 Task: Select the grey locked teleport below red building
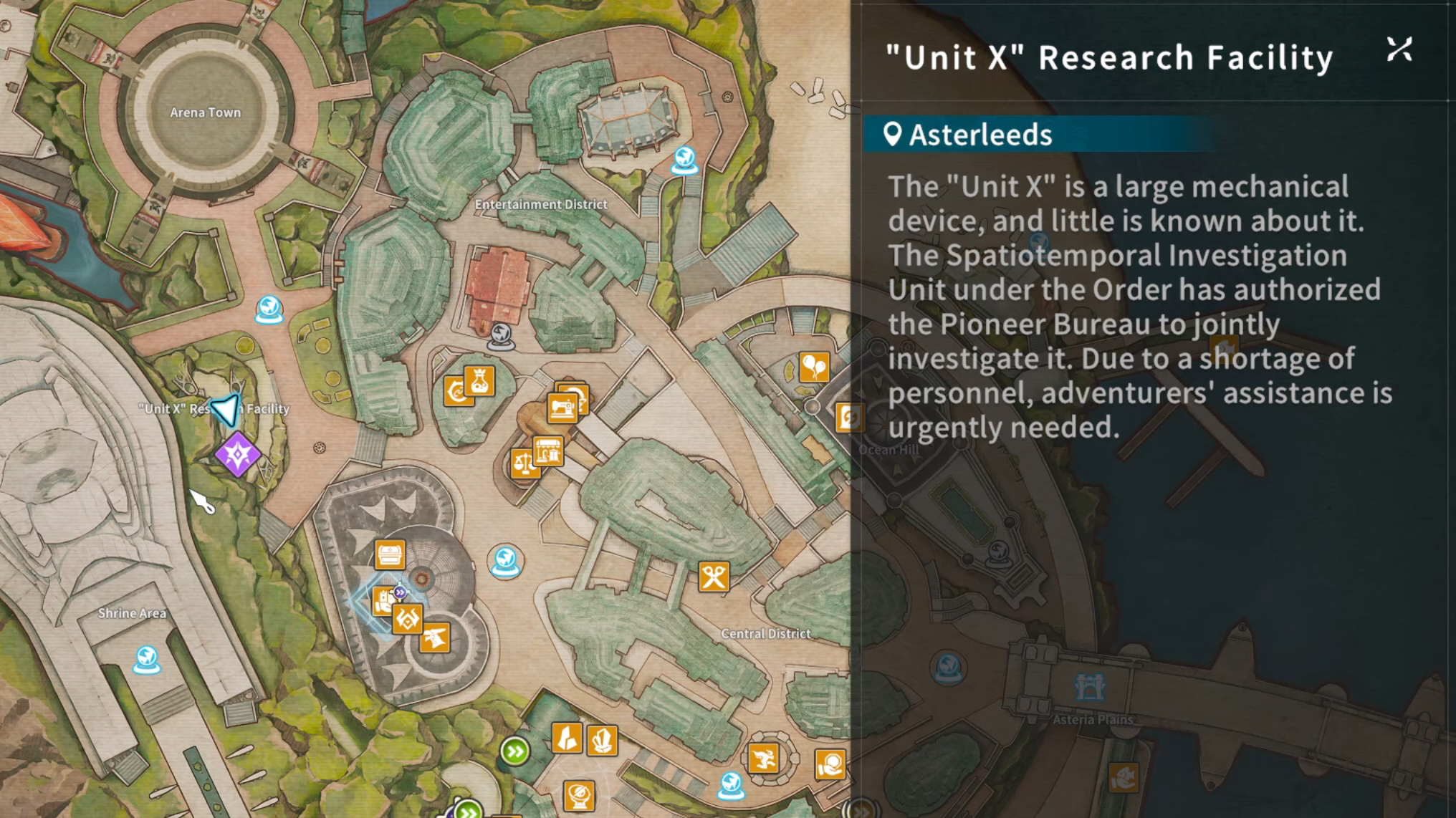click(501, 335)
